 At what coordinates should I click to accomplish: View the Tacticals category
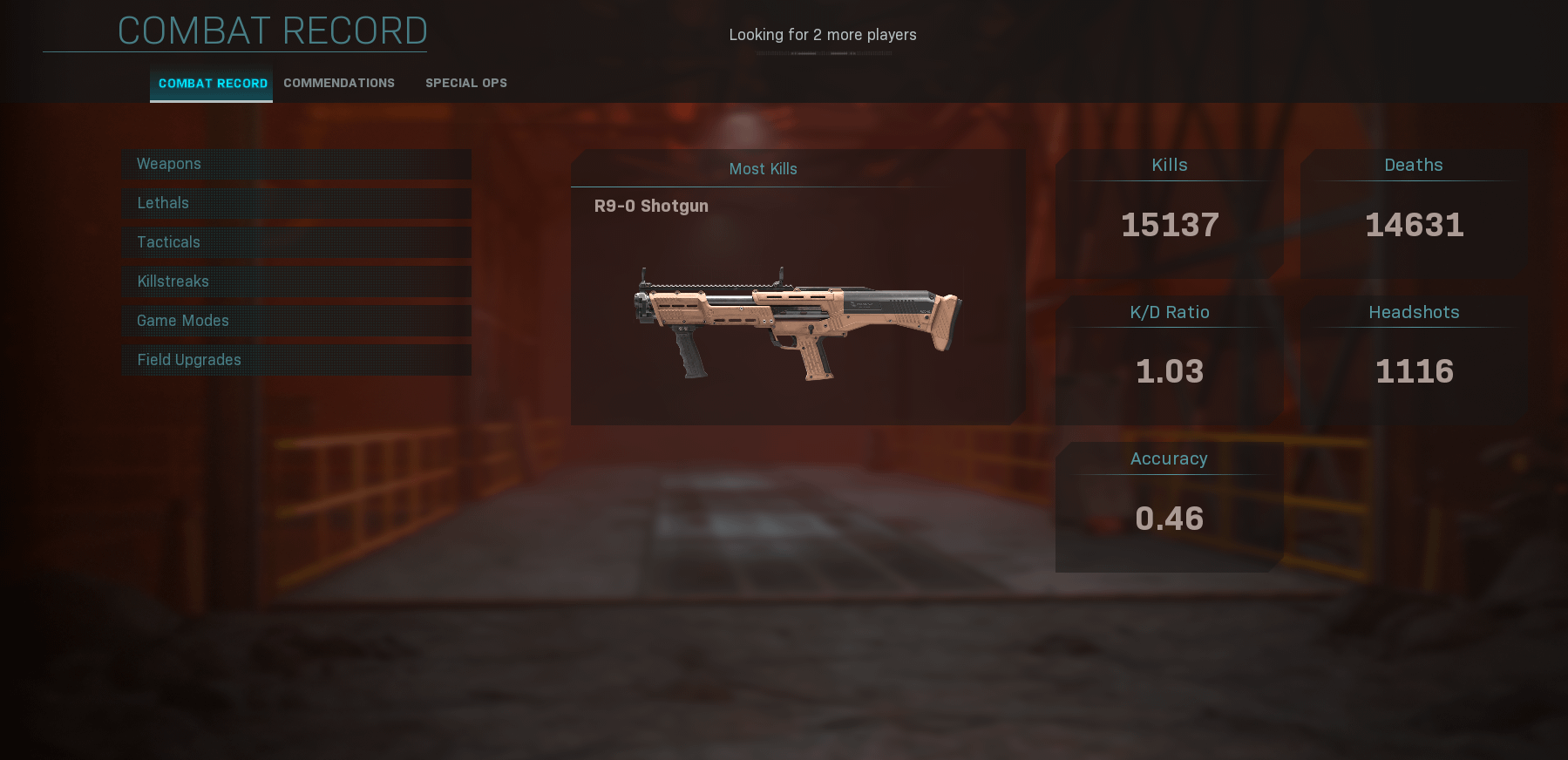coord(296,242)
